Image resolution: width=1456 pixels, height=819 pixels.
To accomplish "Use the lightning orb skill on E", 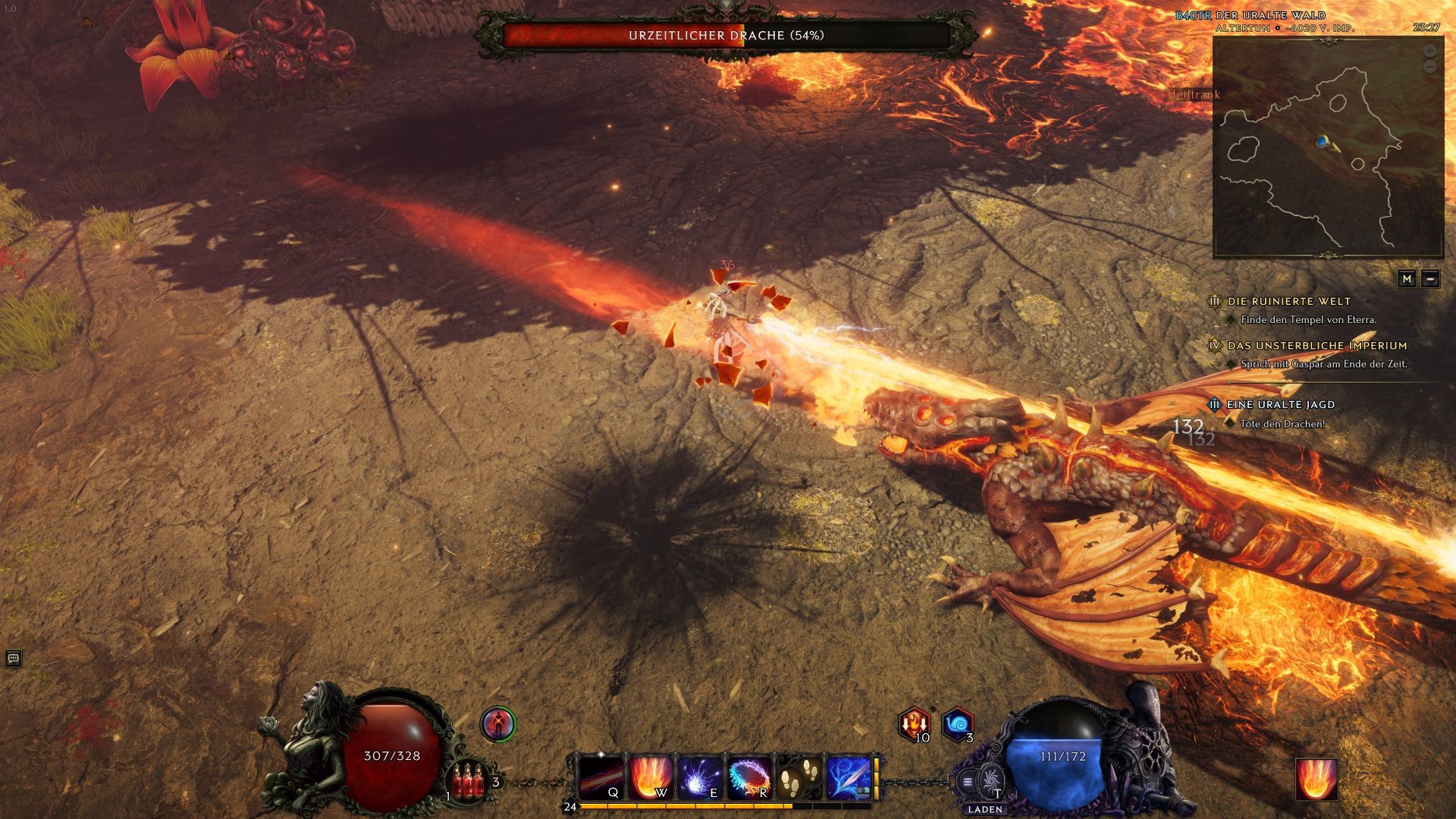I will tap(699, 777).
